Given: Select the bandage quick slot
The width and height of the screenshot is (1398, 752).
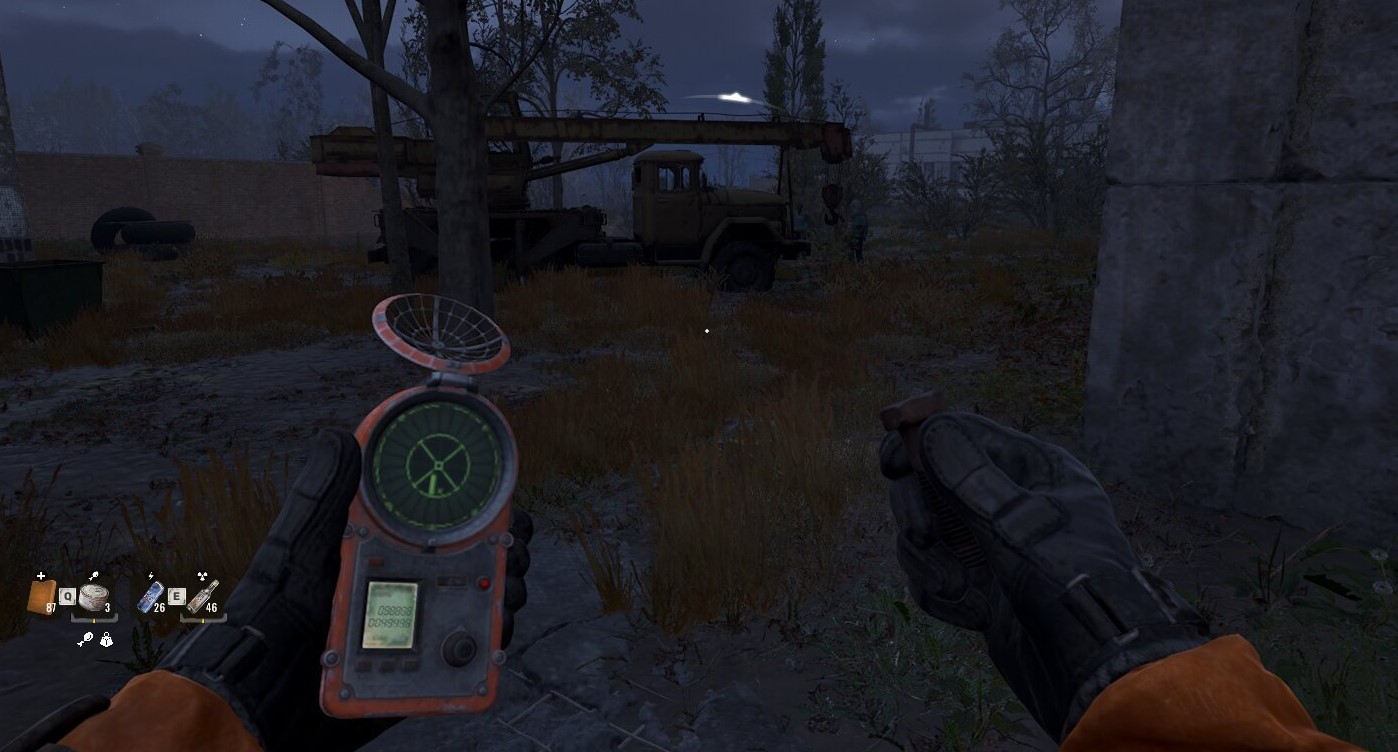Looking at the screenshot, I should tap(42, 598).
